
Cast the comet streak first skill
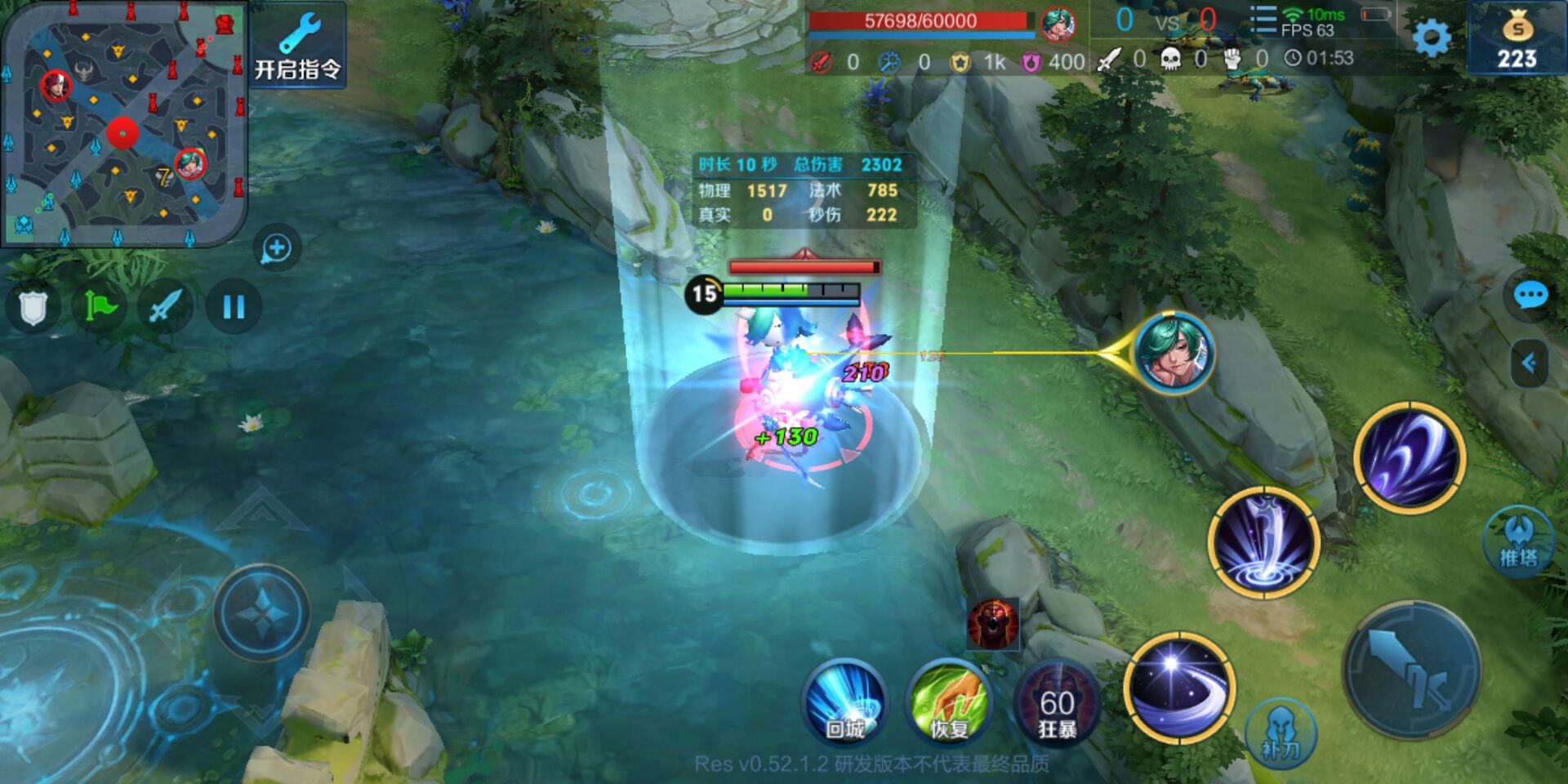pyautogui.click(x=1178, y=688)
